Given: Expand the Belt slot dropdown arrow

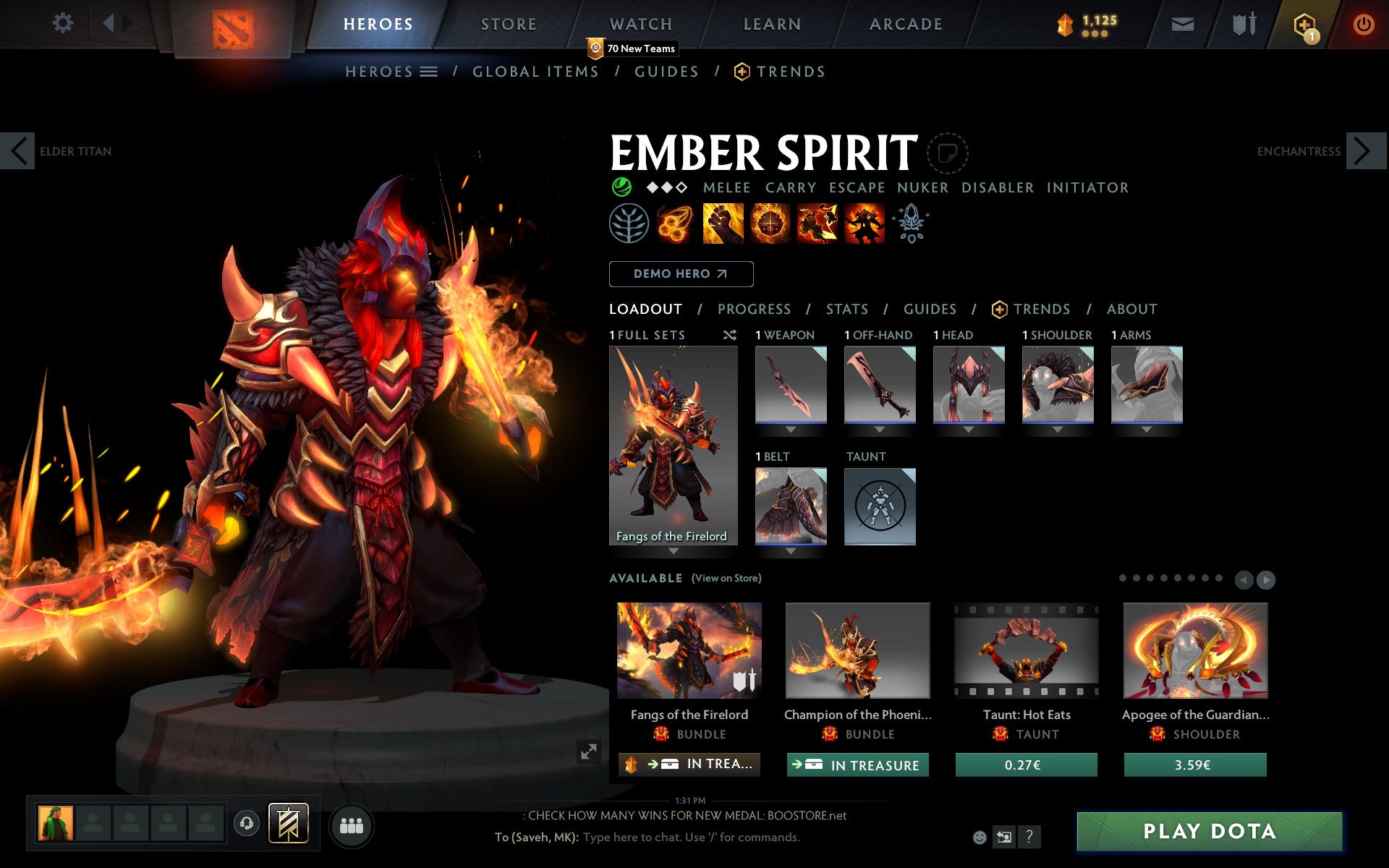Looking at the screenshot, I should (791, 550).
